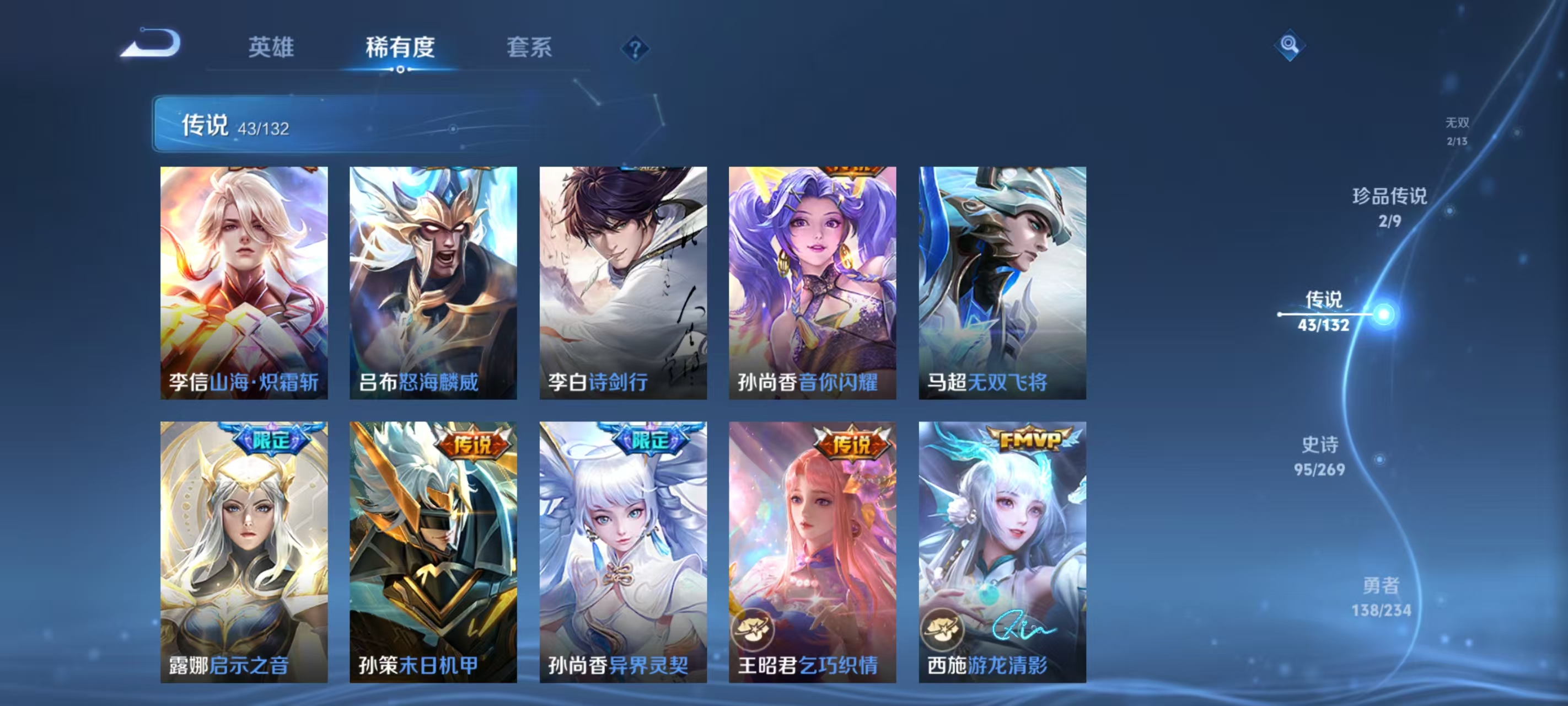Switch to the 套系 tab
1568x706 pixels.
529,49
